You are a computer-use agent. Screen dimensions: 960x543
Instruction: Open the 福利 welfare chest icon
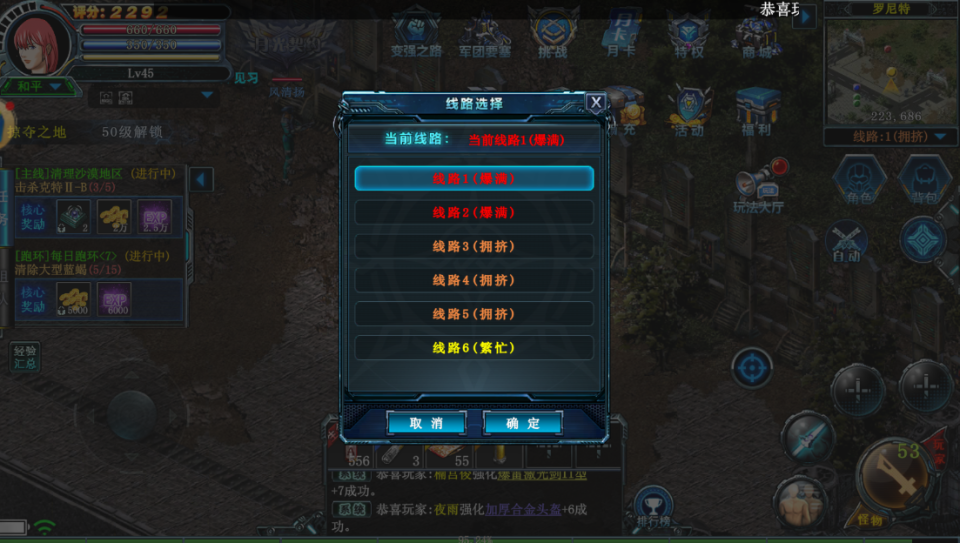click(757, 110)
